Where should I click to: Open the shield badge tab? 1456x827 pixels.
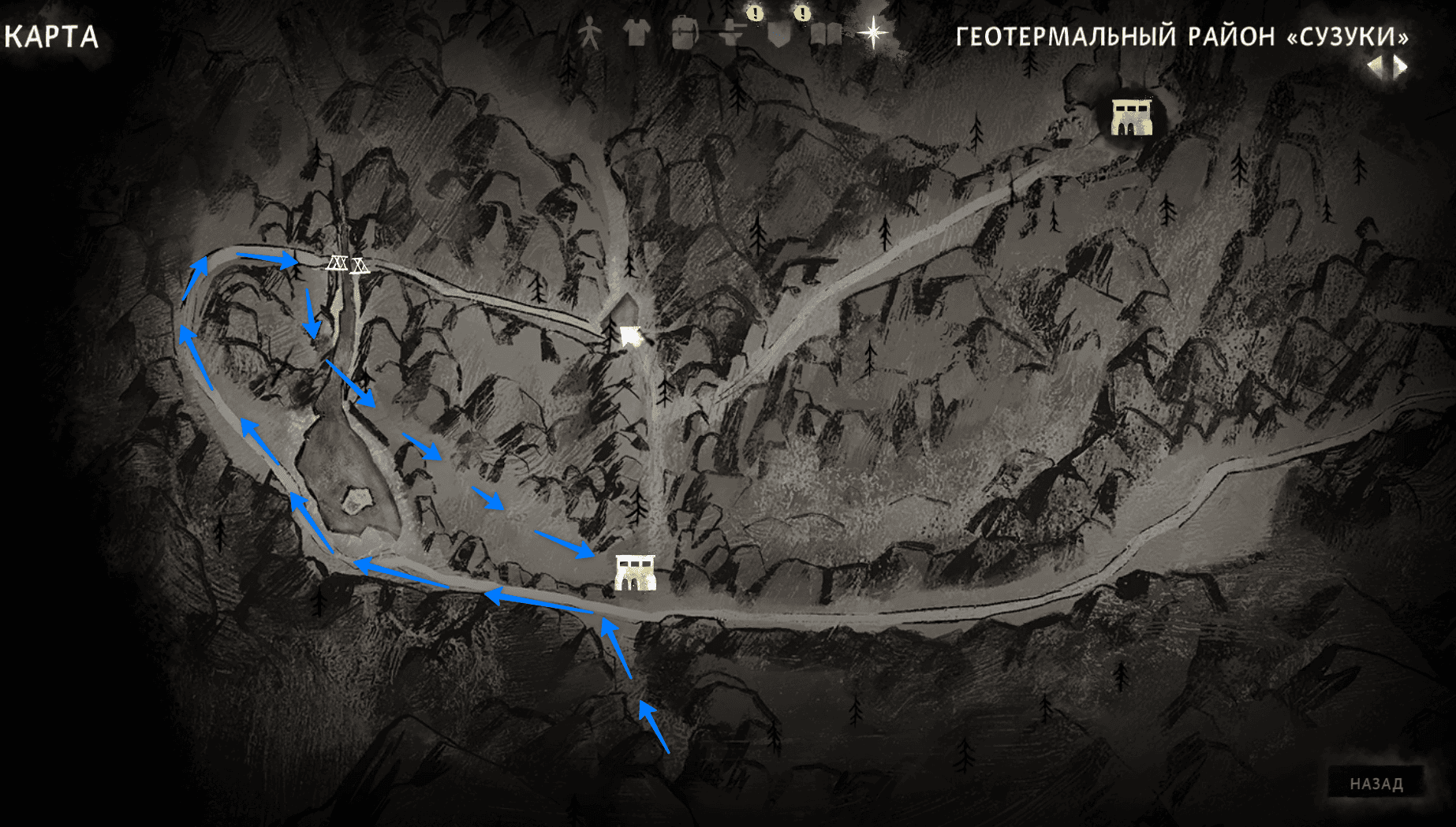coord(779,35)
